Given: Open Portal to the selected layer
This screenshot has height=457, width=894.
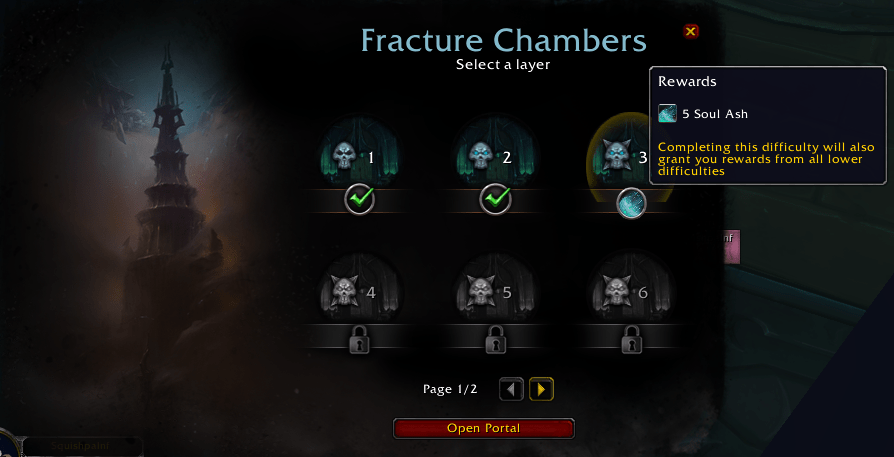Looking at the screenshot, I should 484,428.
